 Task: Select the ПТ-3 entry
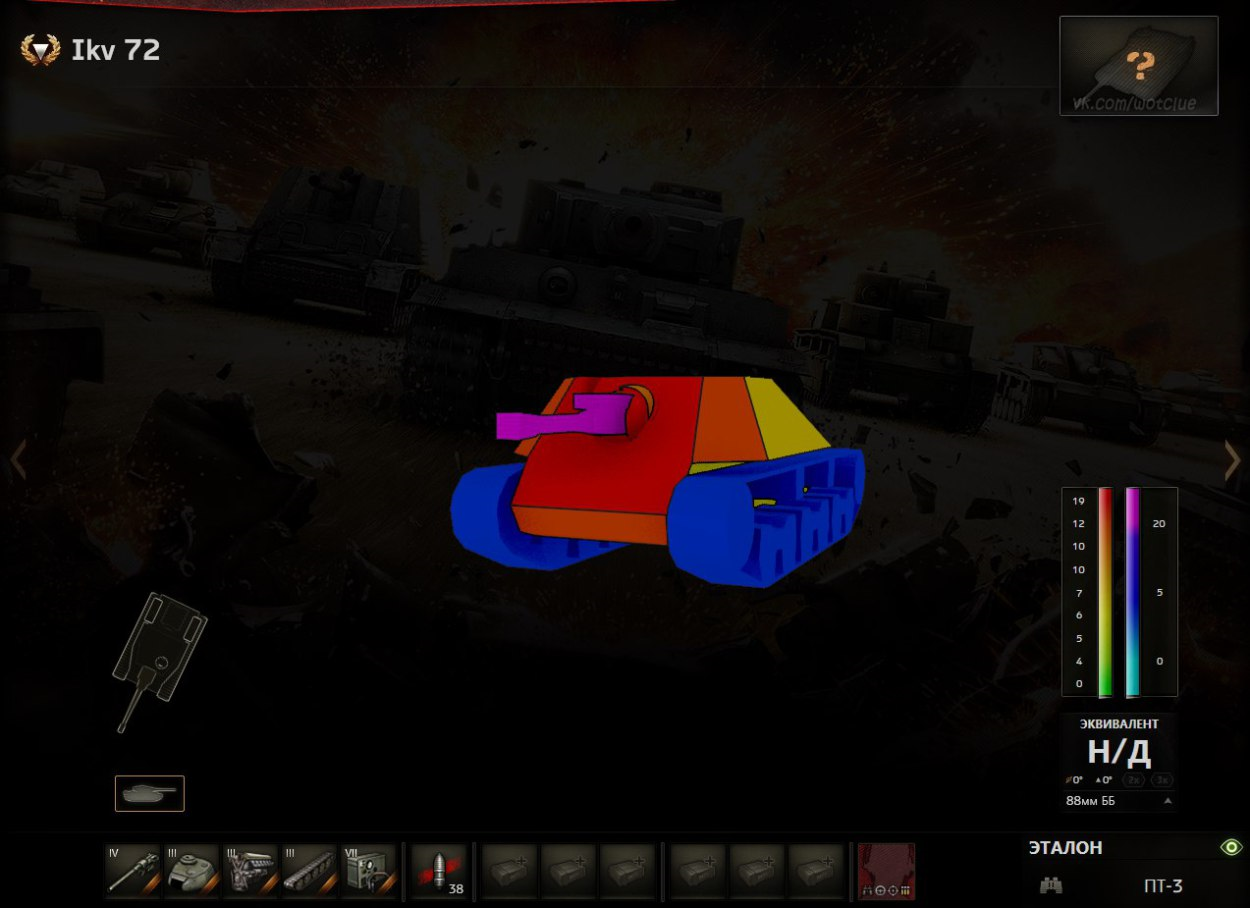click(x=1163, y=886)
